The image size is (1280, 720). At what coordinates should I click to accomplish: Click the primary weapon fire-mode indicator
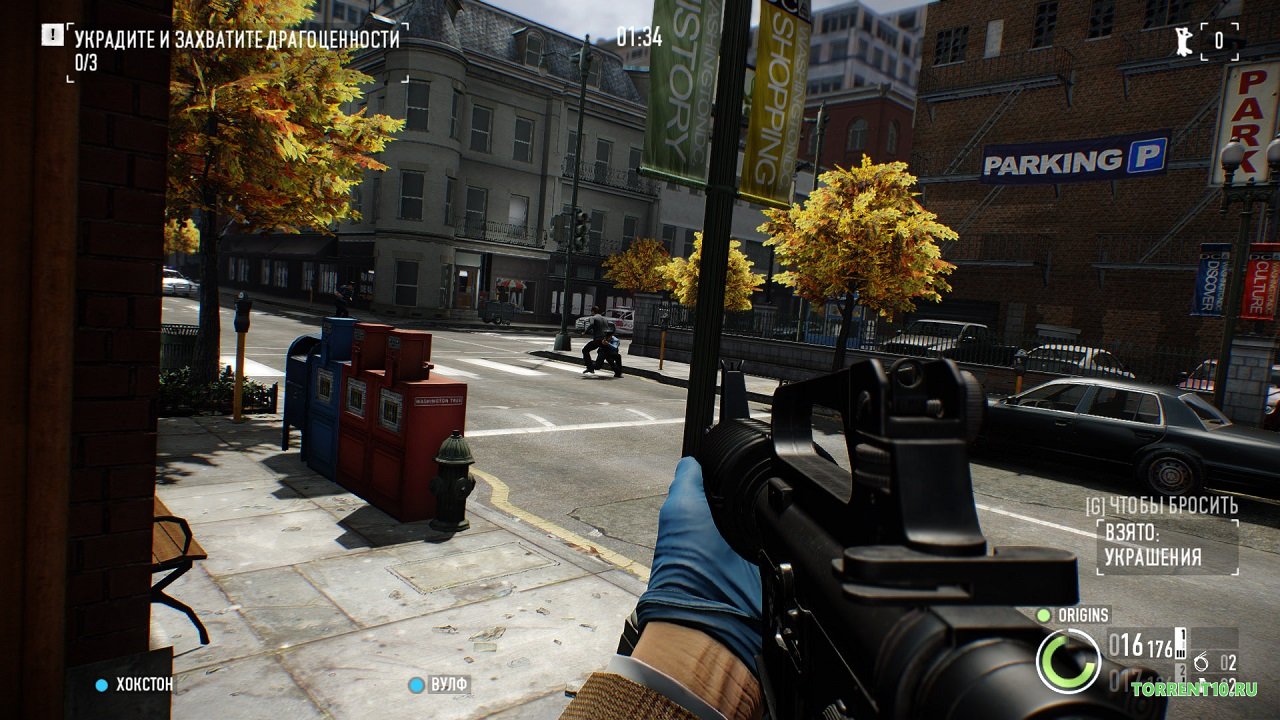1180,644
